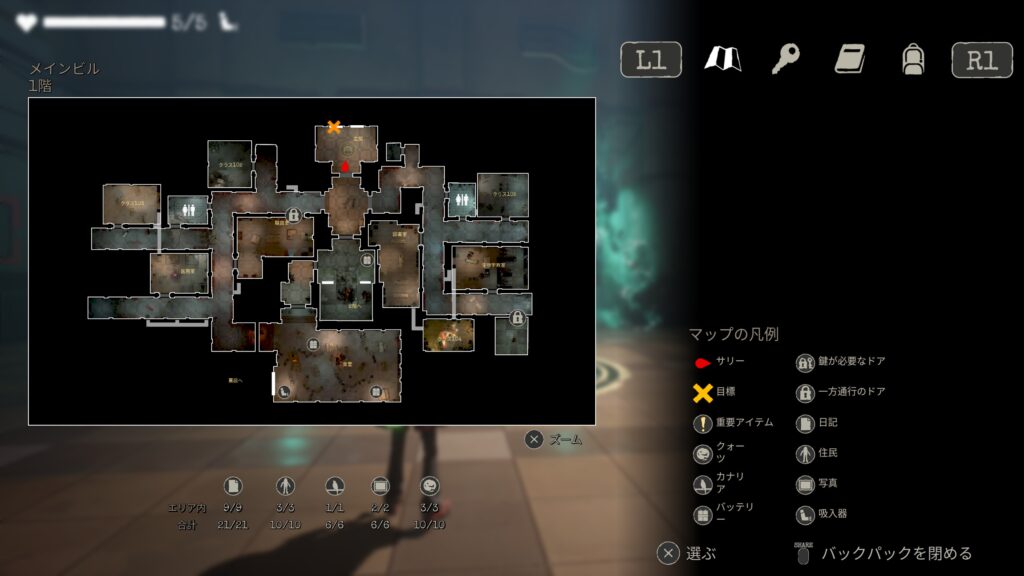Screen dimensions: 1024x576
Task: Click the photo collectible counter icon
Action: point(380,486)
